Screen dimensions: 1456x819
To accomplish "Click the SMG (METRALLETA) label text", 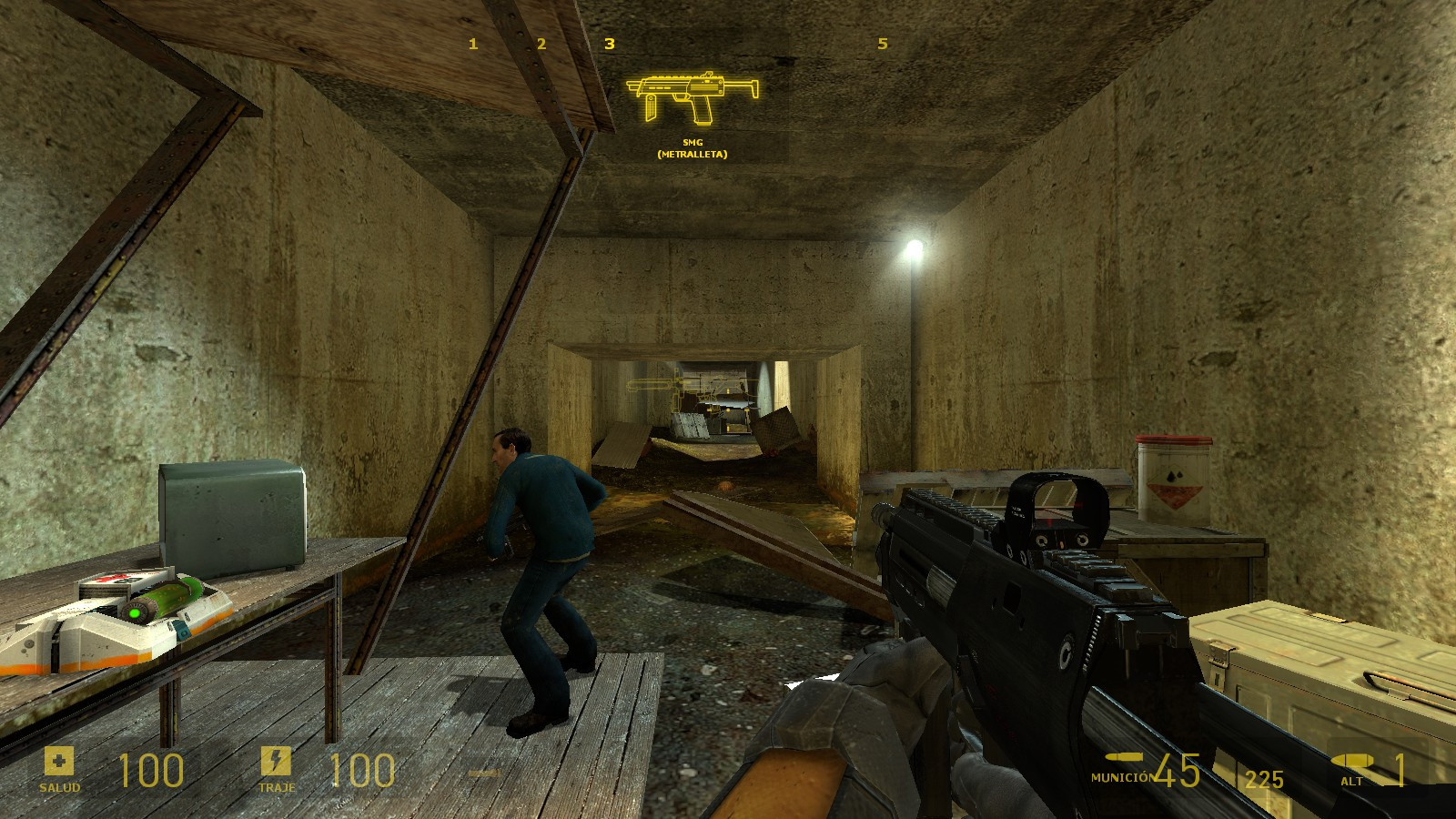I will tap(692, 149).
